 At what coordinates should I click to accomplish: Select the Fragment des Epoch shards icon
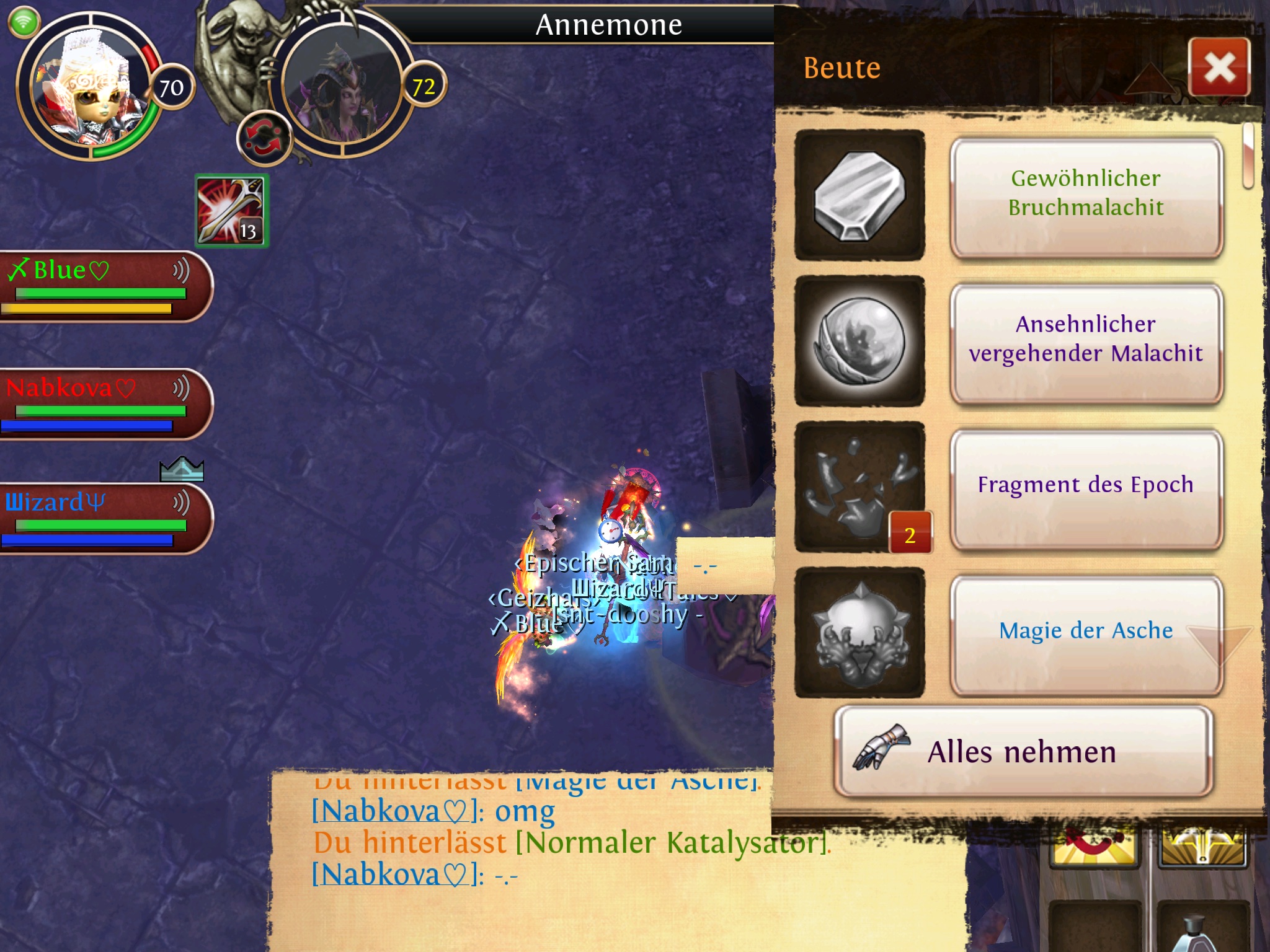coord(859,487)
